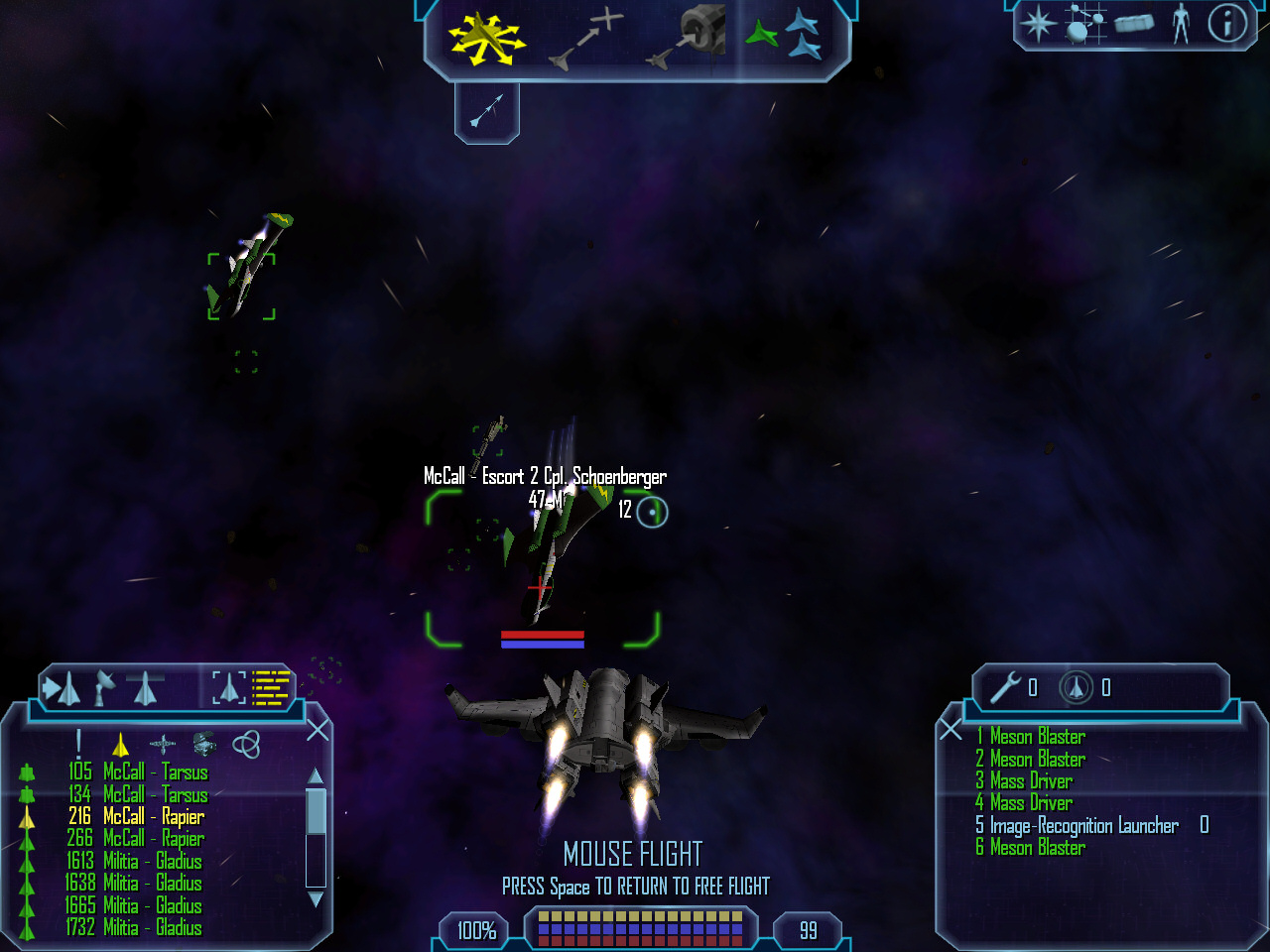Use the wrench repair icon
The image size is (1270, 952).
coord(1005,686)
